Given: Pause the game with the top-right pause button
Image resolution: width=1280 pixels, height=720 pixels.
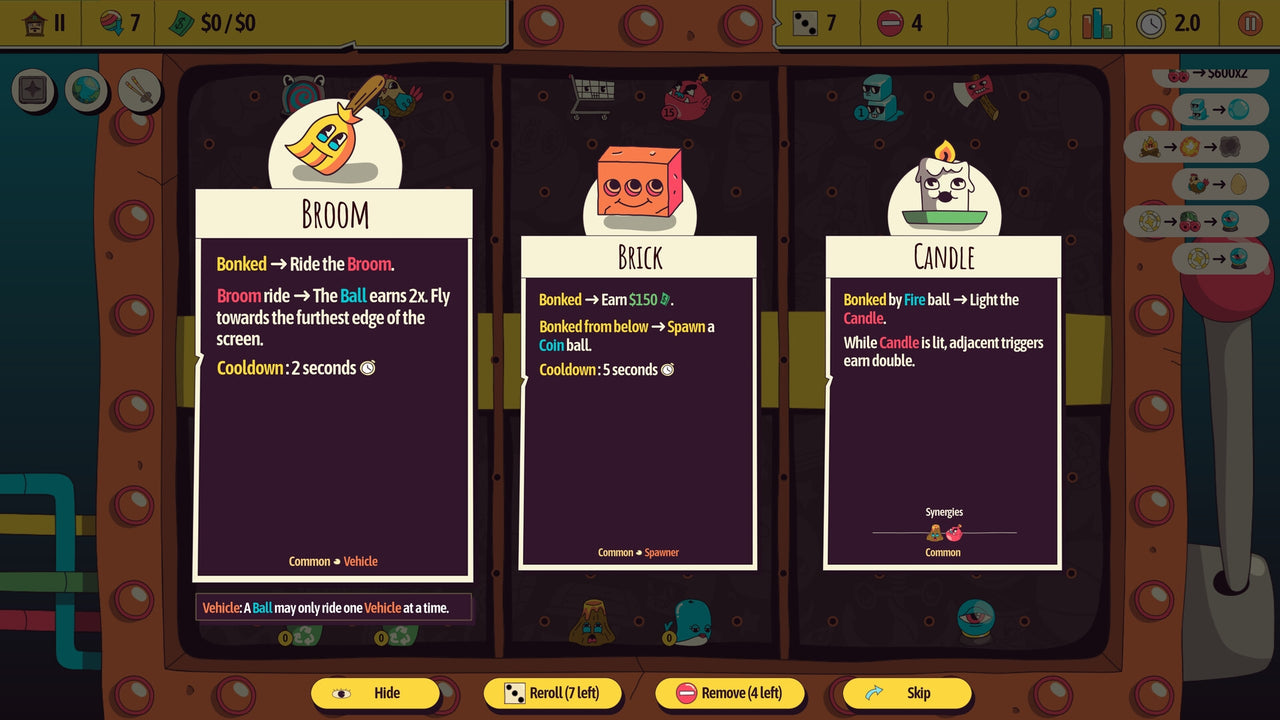Looking at the screenshot, I should click(1251, 21).
